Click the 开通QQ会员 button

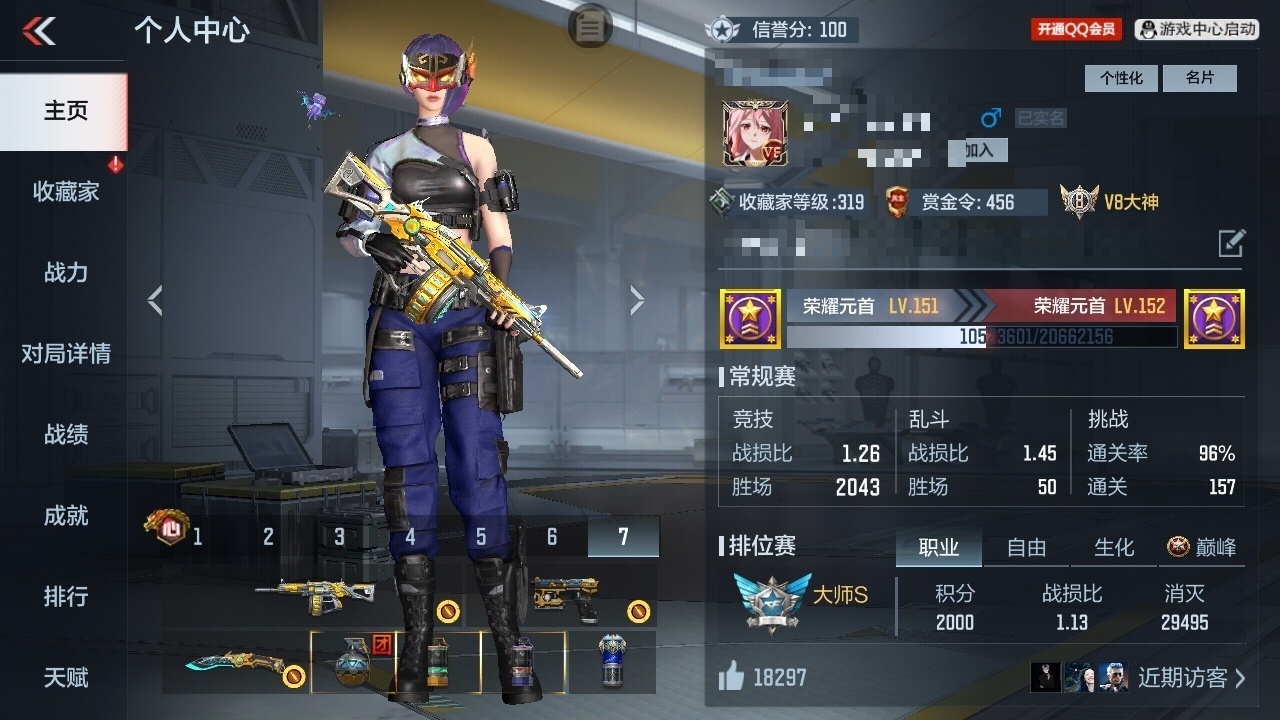pos(1076,30)
